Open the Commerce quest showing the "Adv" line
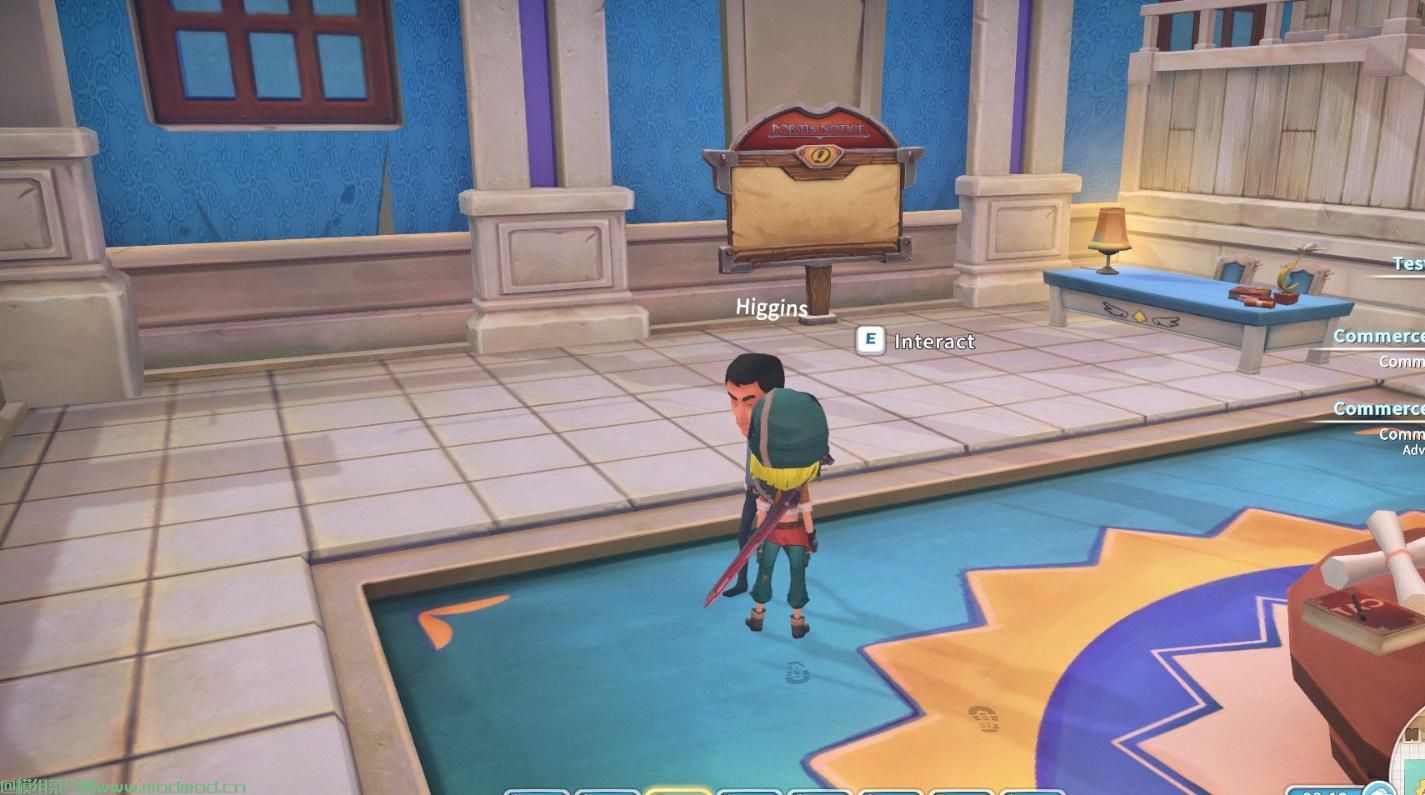This screenshot has width=1425, height=795. click(x=1379, y=409)
